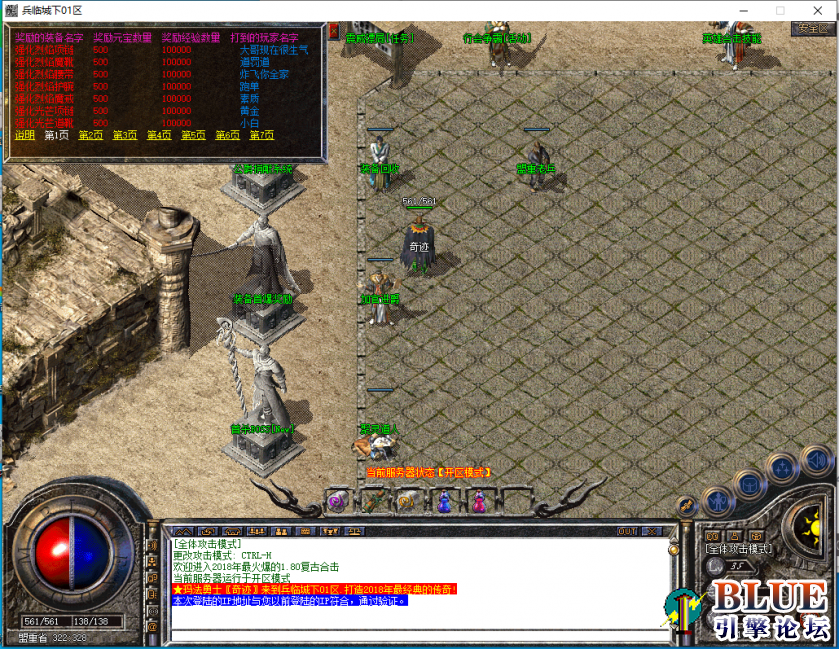Open reward list 第5页
Viewport: 839px width, 649px height.
pos(193,135)
